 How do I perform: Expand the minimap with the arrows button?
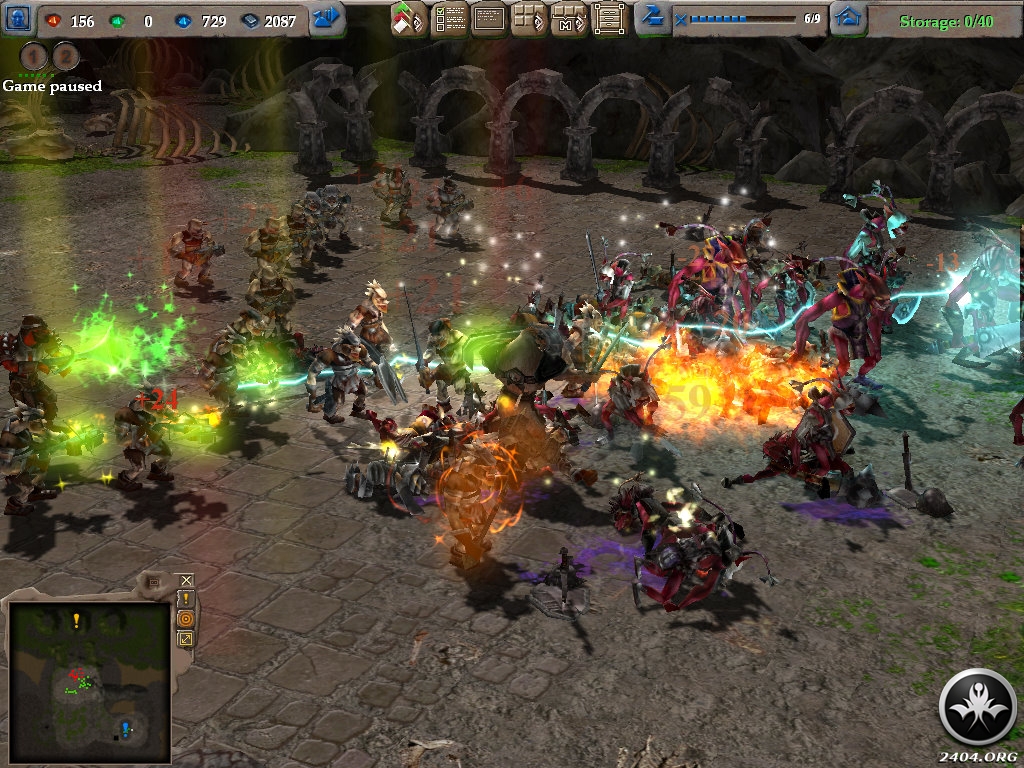(x=186, y=639)
